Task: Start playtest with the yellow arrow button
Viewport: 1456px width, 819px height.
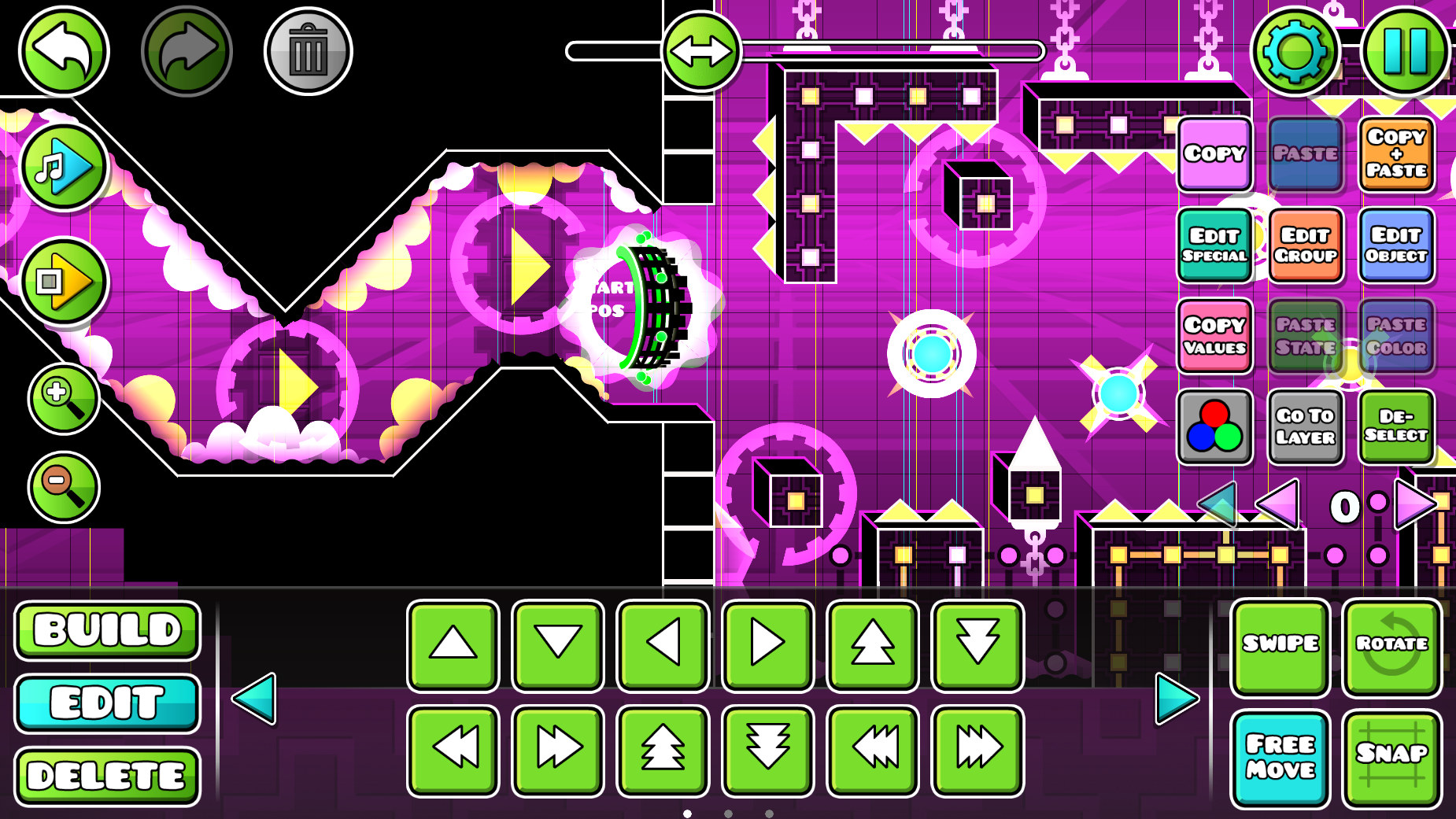Action: point(64,281)
